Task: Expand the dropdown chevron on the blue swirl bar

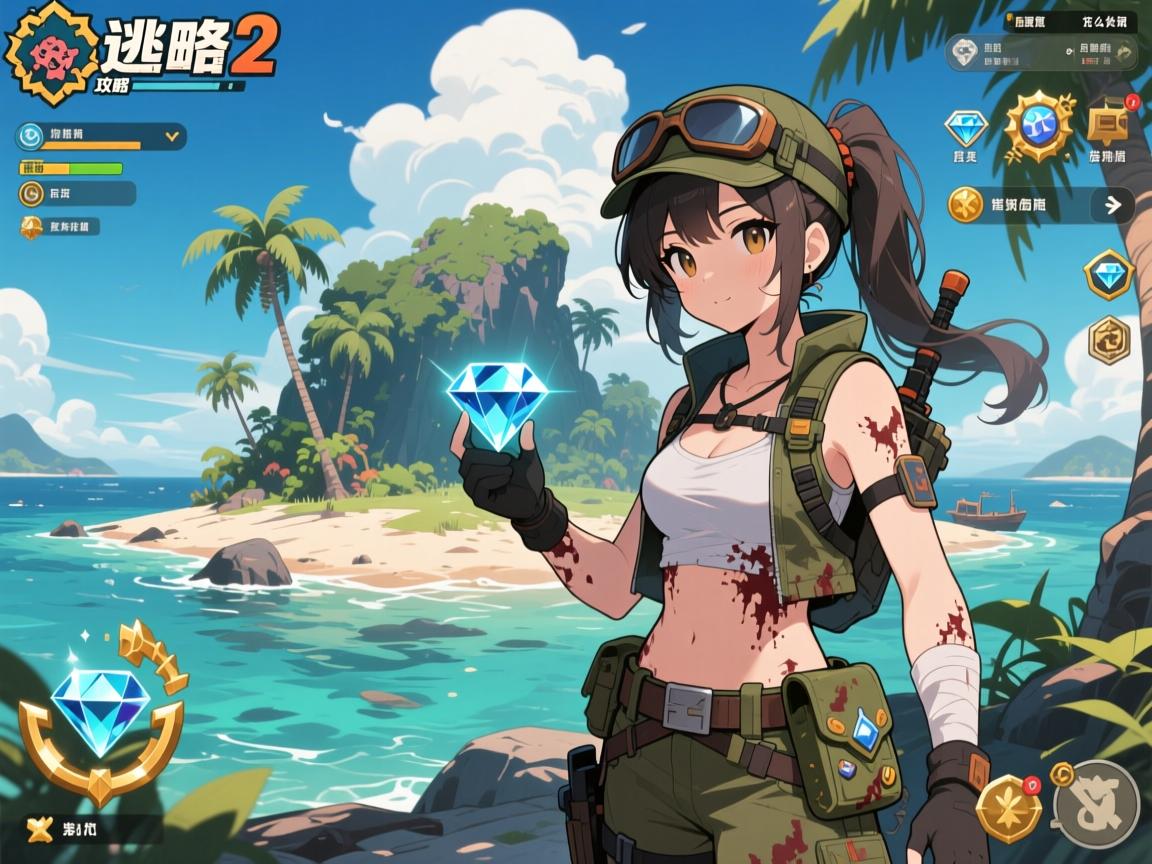Action: [x=171, y=134]
